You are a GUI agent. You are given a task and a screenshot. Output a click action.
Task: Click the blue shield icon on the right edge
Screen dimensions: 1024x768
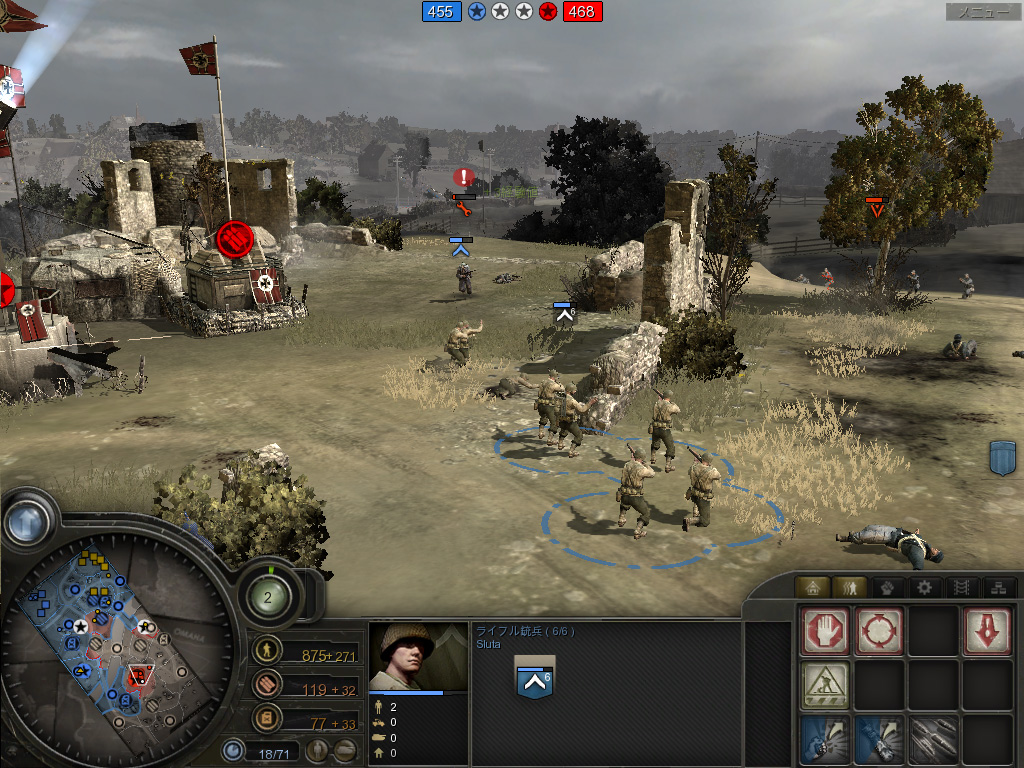coord(1003,457)
